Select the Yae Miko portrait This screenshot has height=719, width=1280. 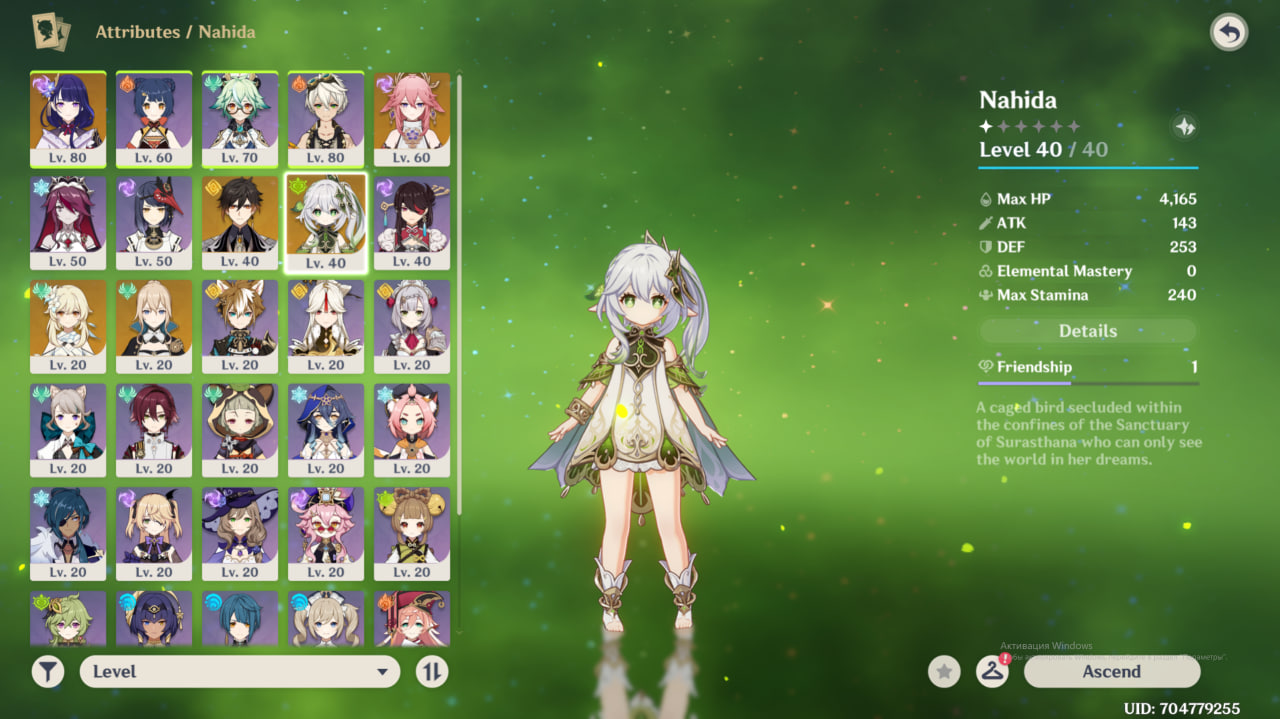412,118
